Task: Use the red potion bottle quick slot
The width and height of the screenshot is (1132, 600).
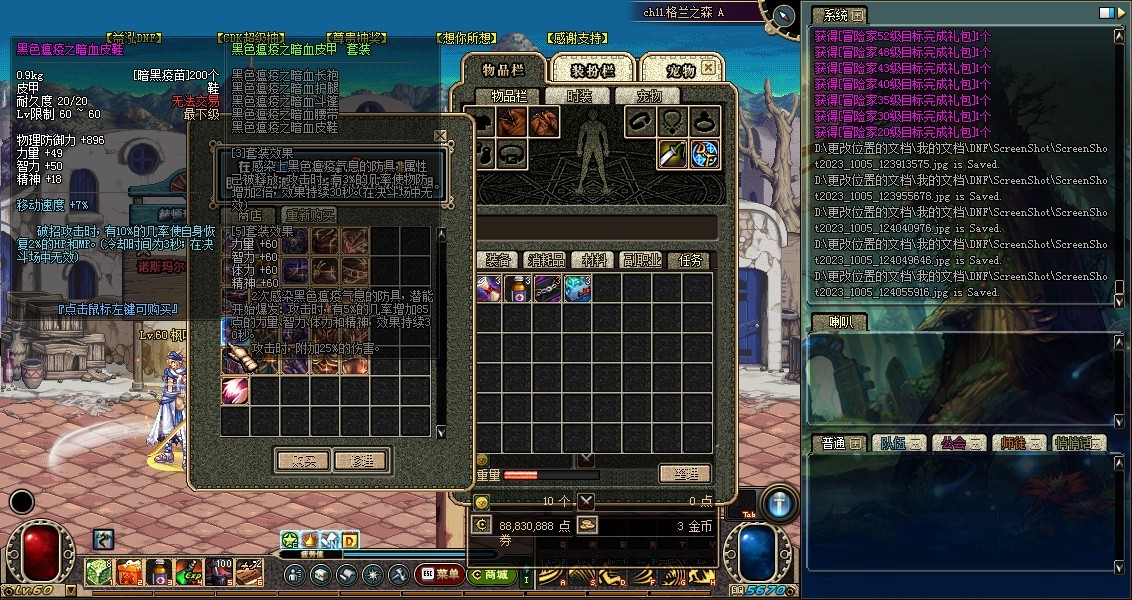Action: click(158, 572)
